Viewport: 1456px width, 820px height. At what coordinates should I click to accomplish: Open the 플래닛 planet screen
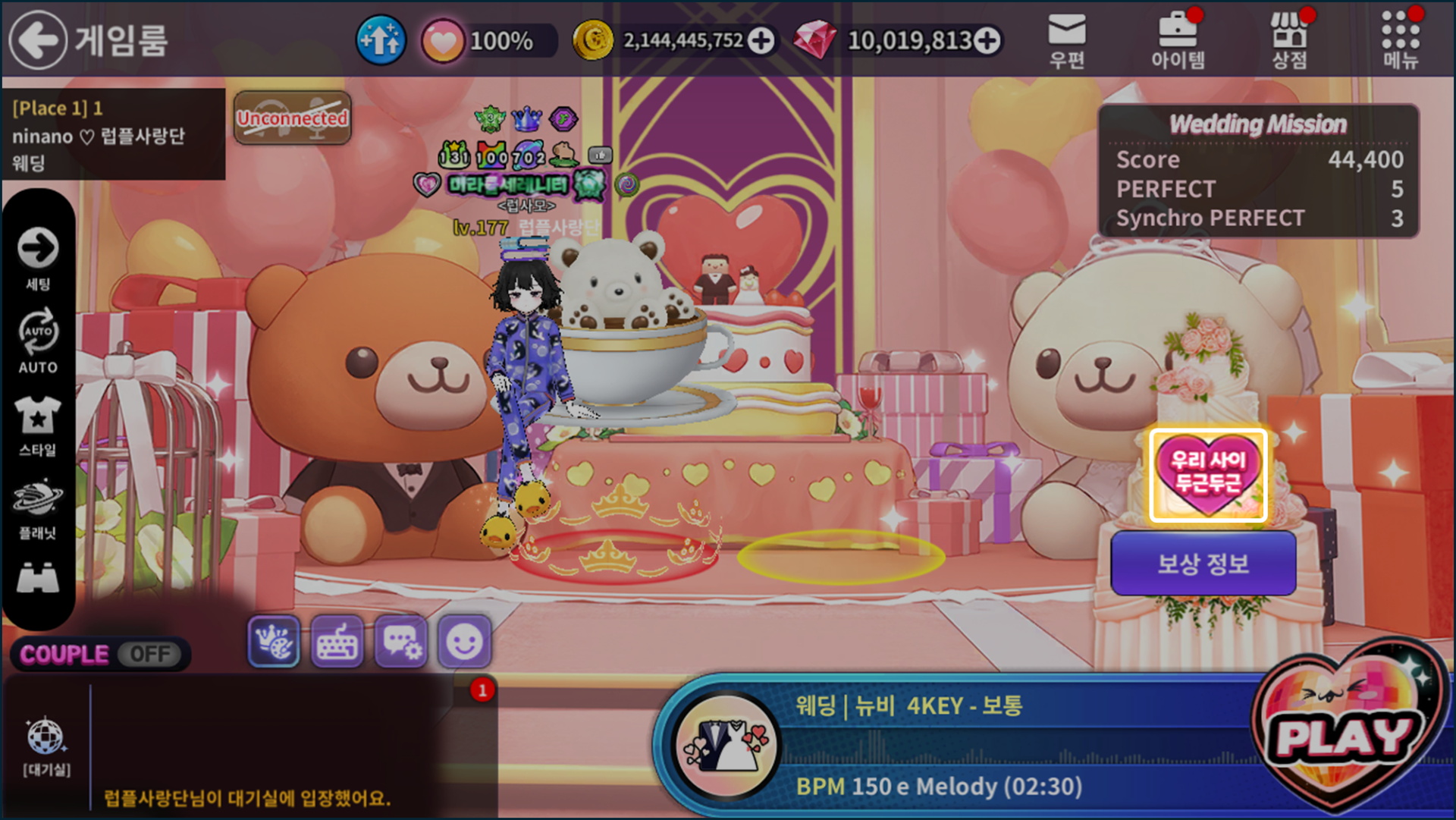click(x=38, y=508)
